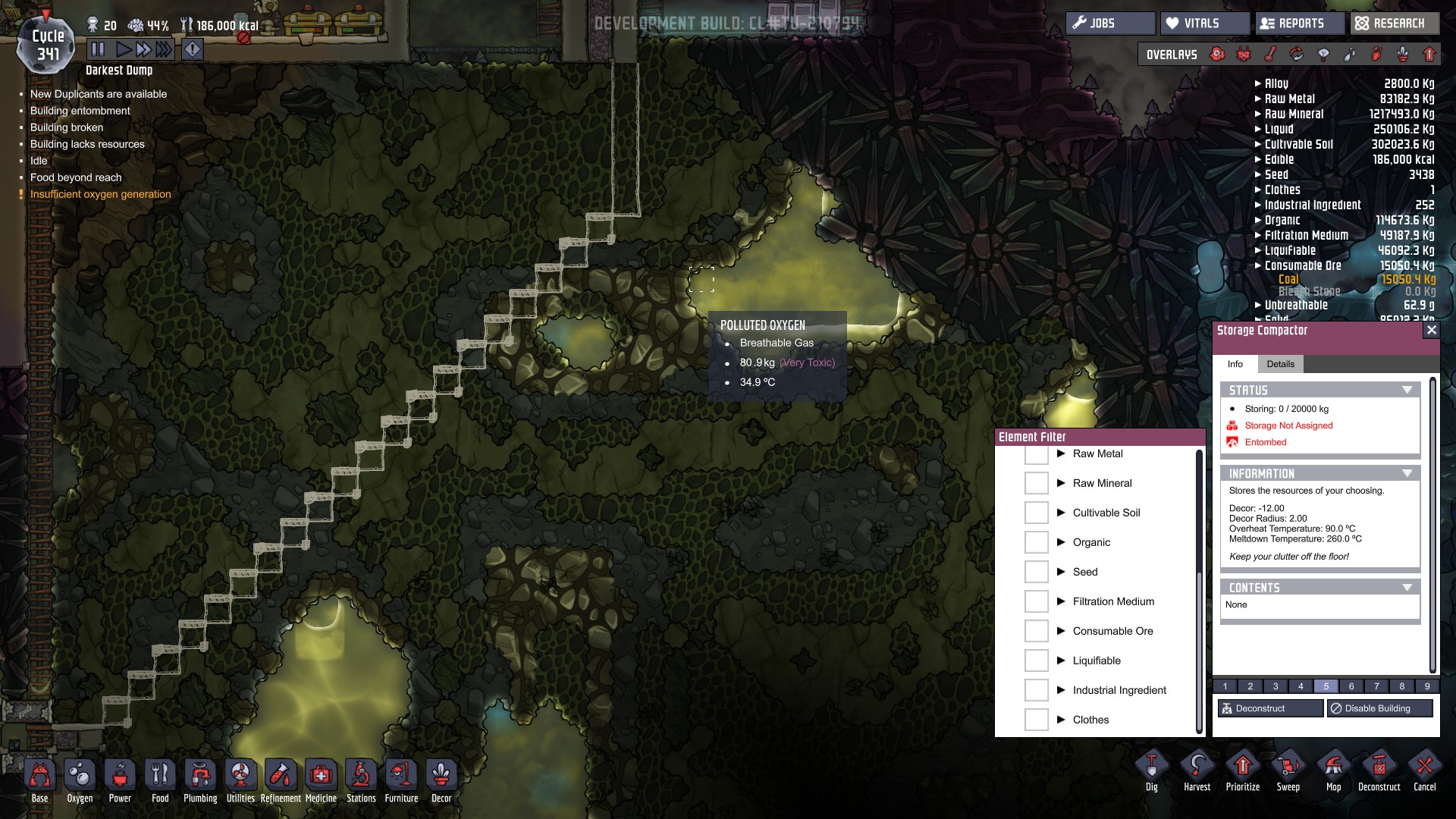Viewport: 1456px width, 819px height.
Task: Show the Reports screen
Action: pyautogui.click(x=1299, y=24)
